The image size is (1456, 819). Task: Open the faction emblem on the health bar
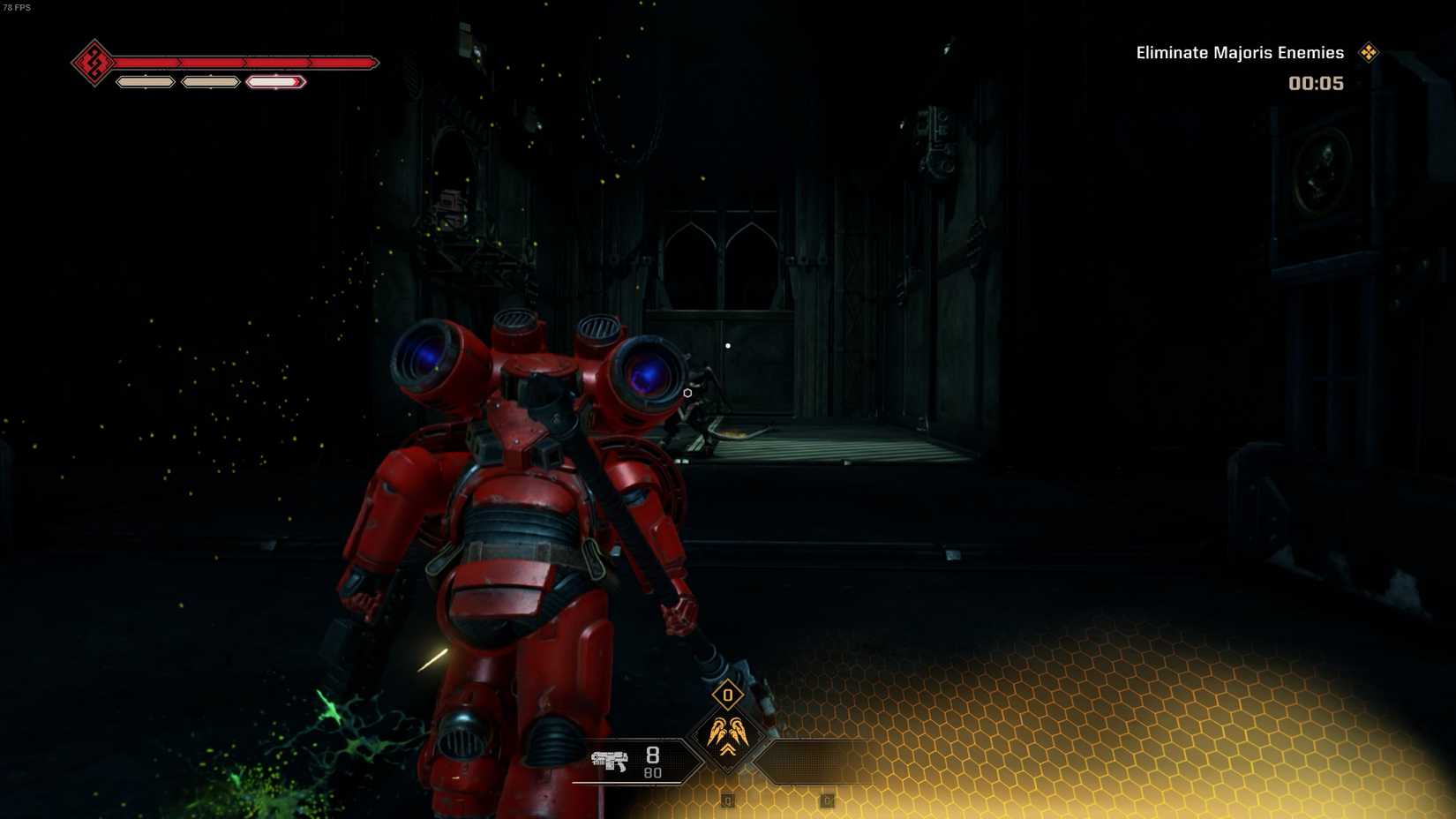(94, 63)
